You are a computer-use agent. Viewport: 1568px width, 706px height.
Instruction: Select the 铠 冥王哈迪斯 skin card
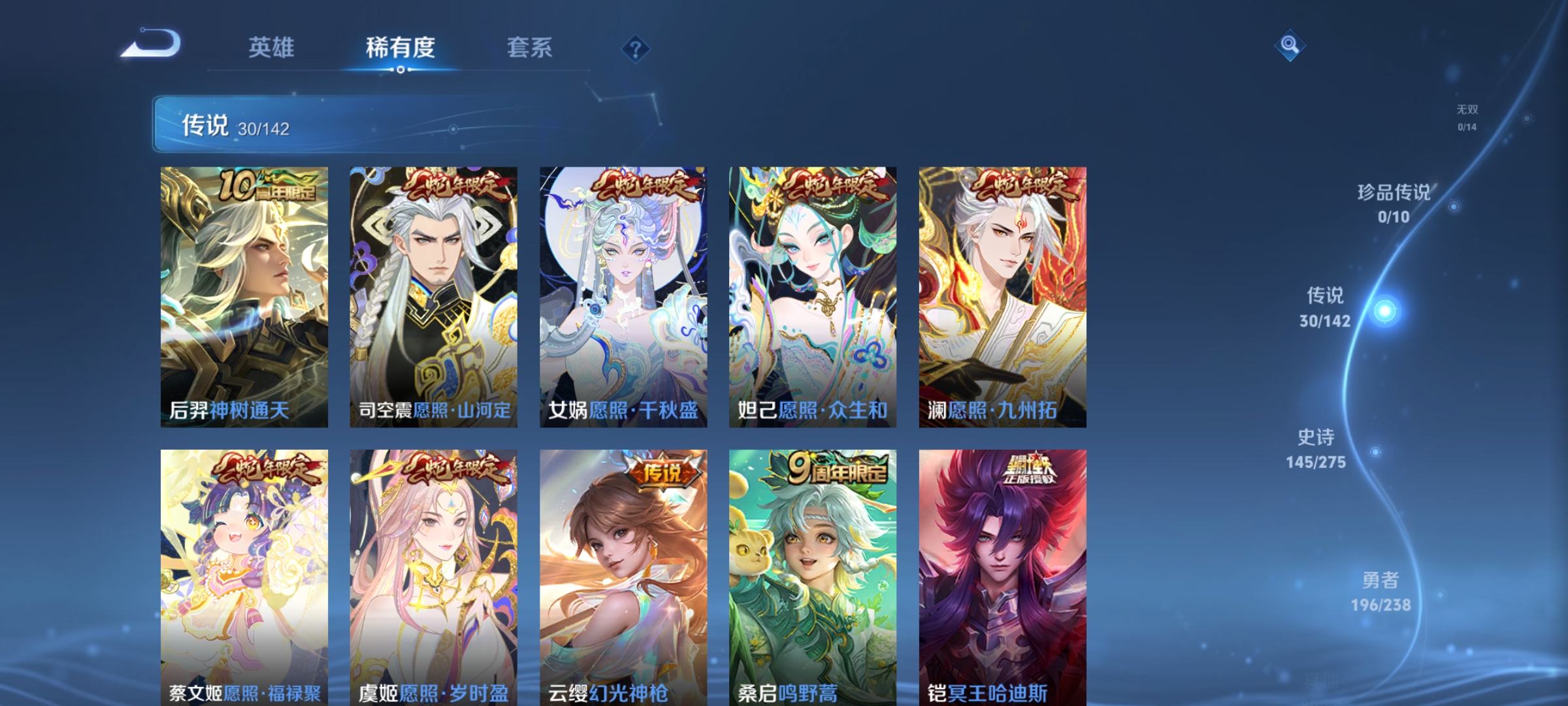[x=1002, y=582]
